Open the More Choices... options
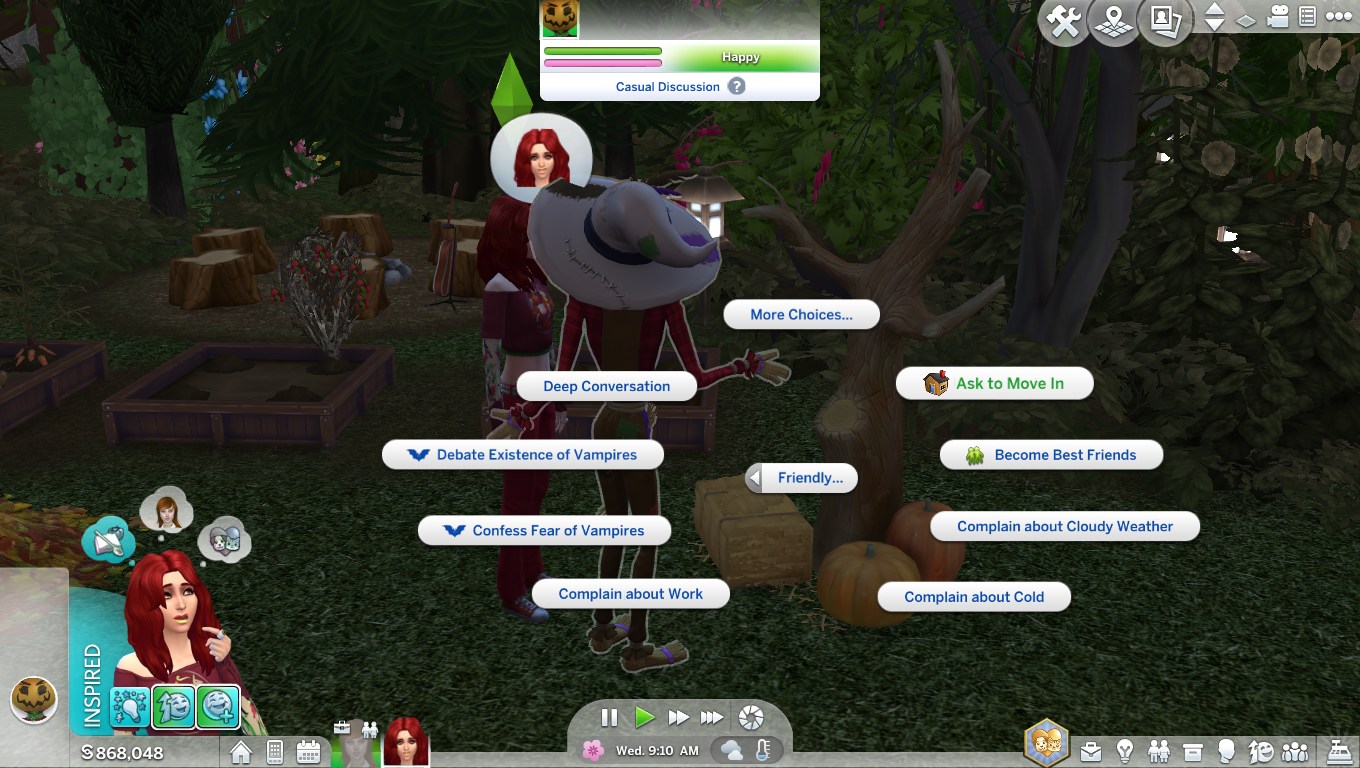This screenshot has width=1360, height=768. coord(801,315)
